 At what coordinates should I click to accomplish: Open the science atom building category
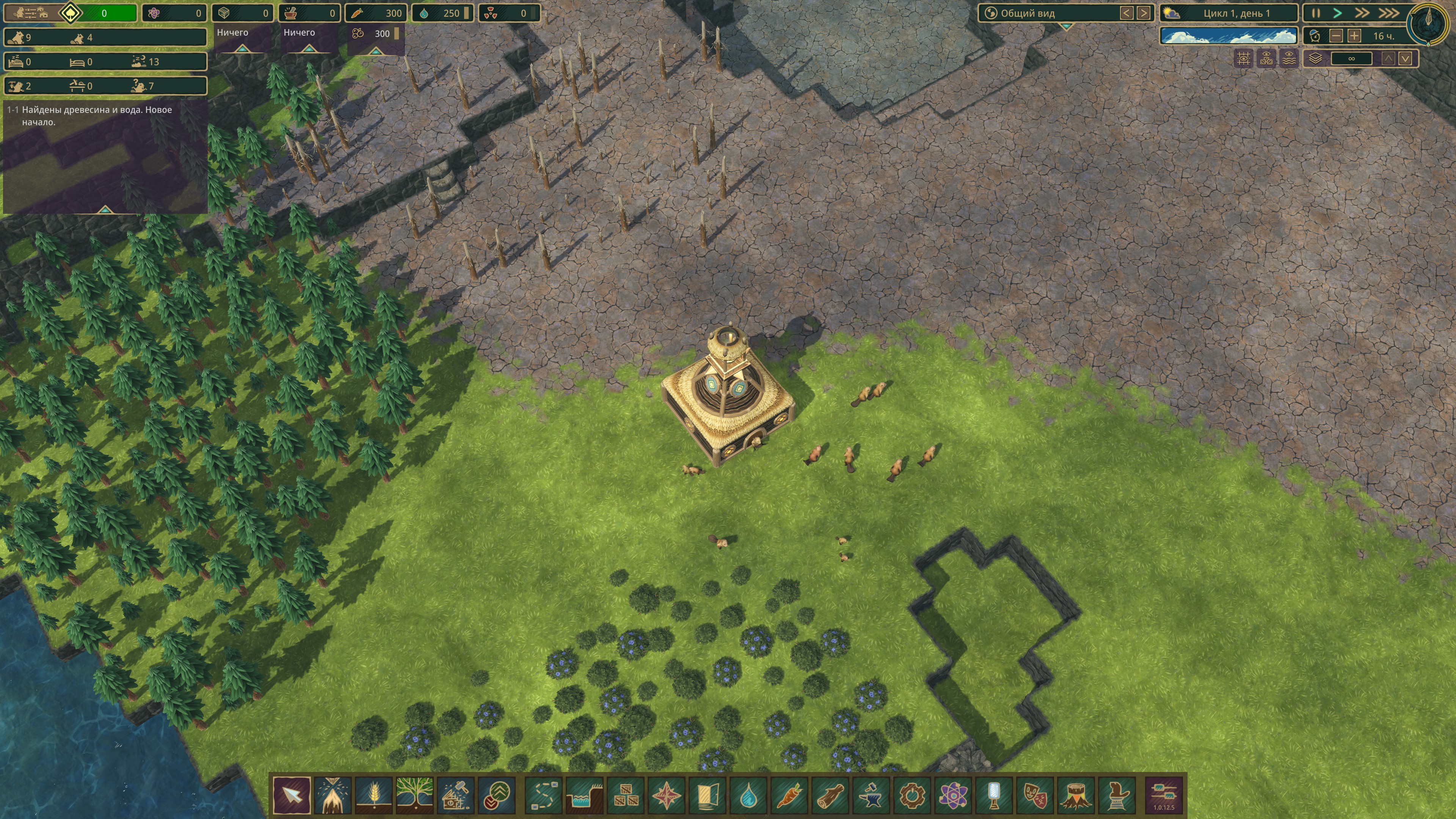[953, 795]
